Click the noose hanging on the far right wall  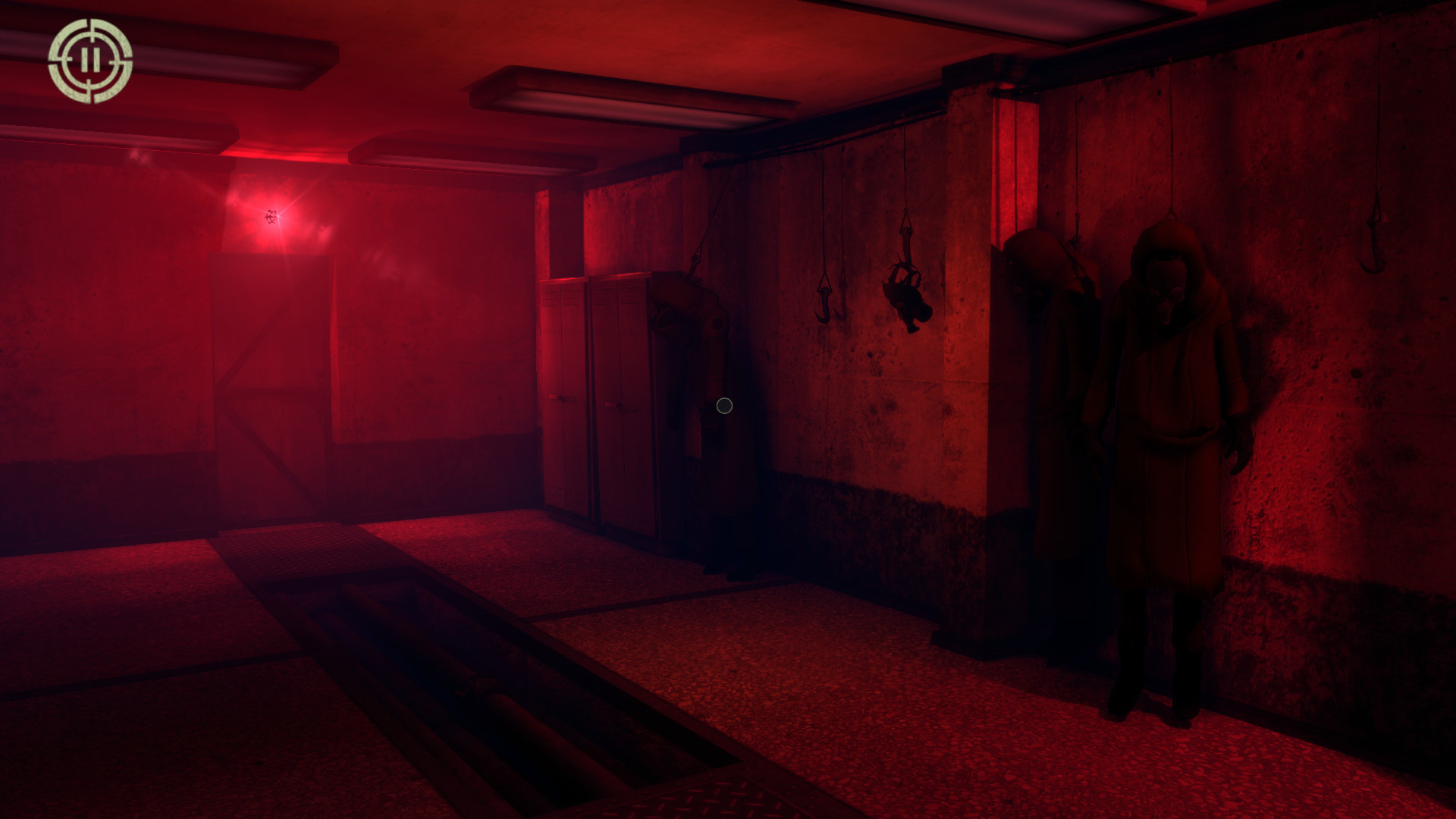[1376, 227]
